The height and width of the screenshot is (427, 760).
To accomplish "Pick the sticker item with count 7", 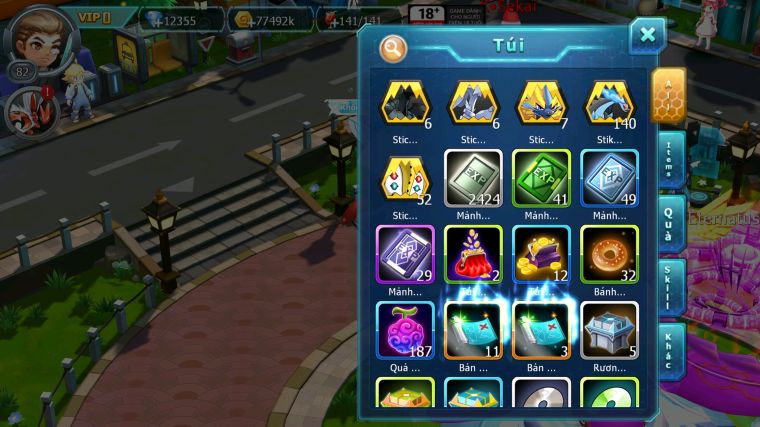I will click(x=541, y=104).
